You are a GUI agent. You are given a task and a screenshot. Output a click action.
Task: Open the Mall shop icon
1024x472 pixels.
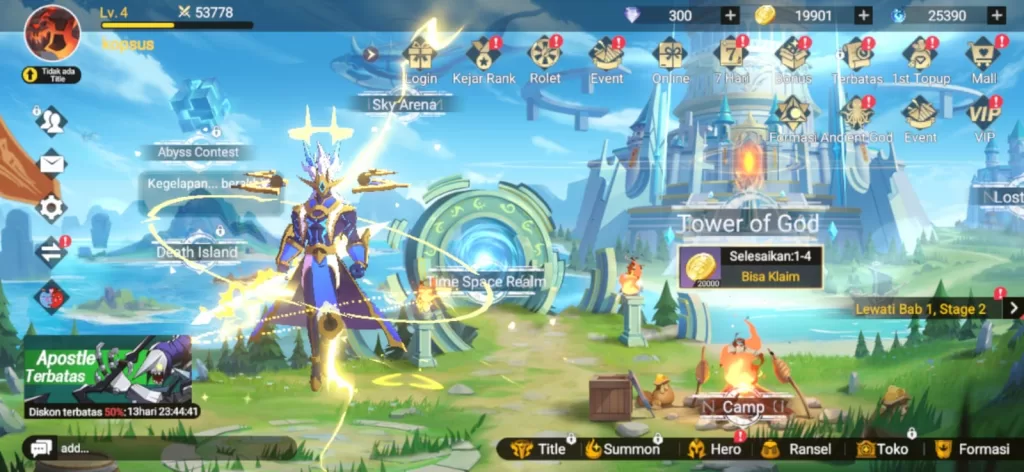click(x=983, y=58)
